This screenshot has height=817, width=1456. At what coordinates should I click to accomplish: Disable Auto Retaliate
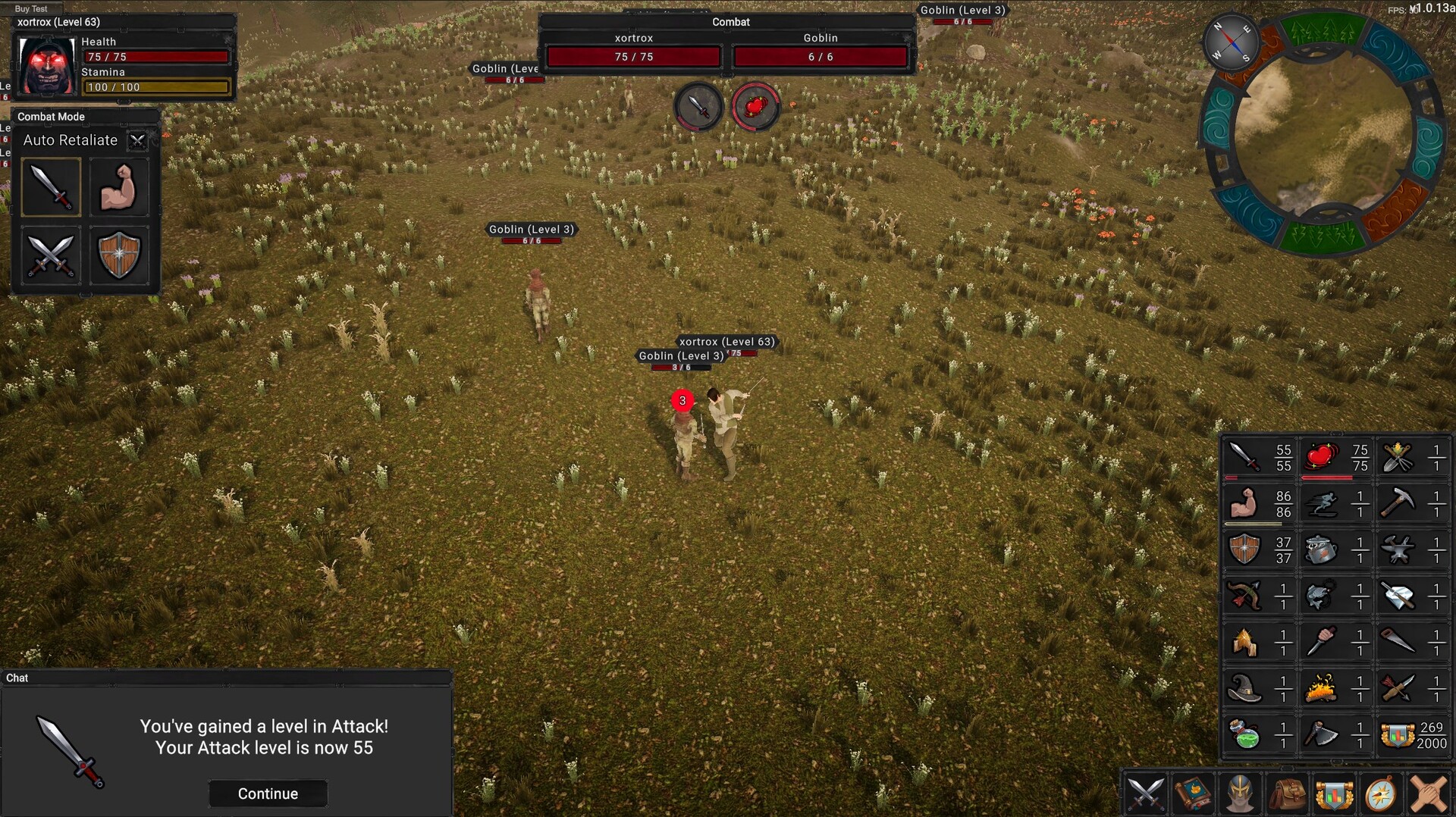pyautogui.click(x=137, y=141)
